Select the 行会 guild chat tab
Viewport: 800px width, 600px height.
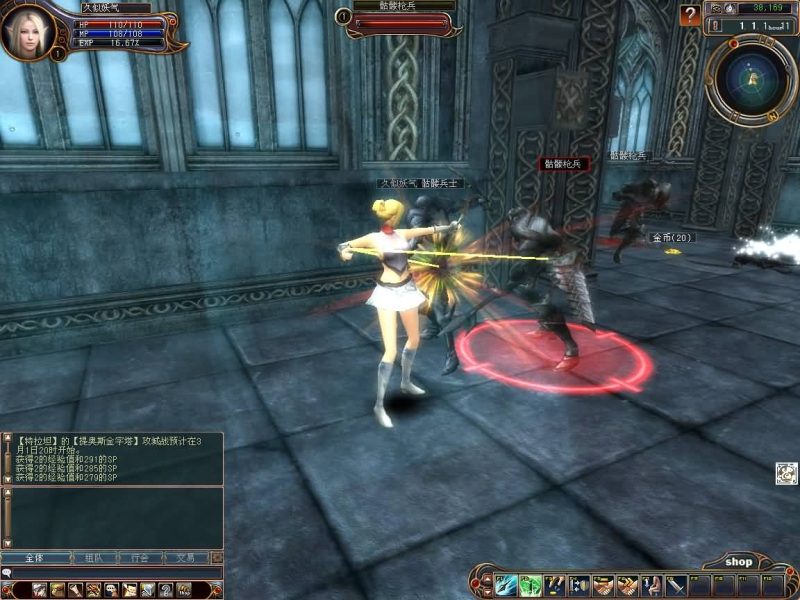coord(139,558)
